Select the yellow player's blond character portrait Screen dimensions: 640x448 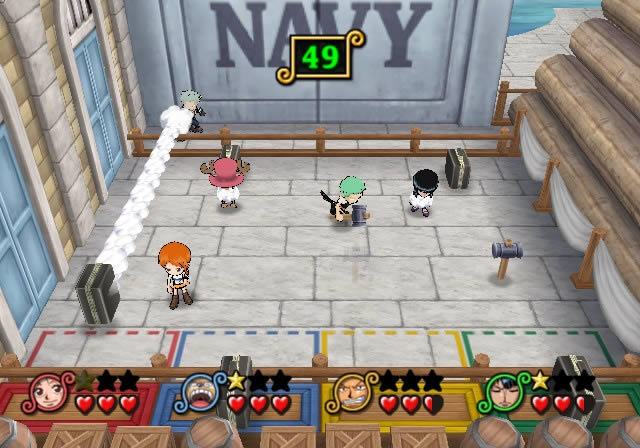[351, 393]
